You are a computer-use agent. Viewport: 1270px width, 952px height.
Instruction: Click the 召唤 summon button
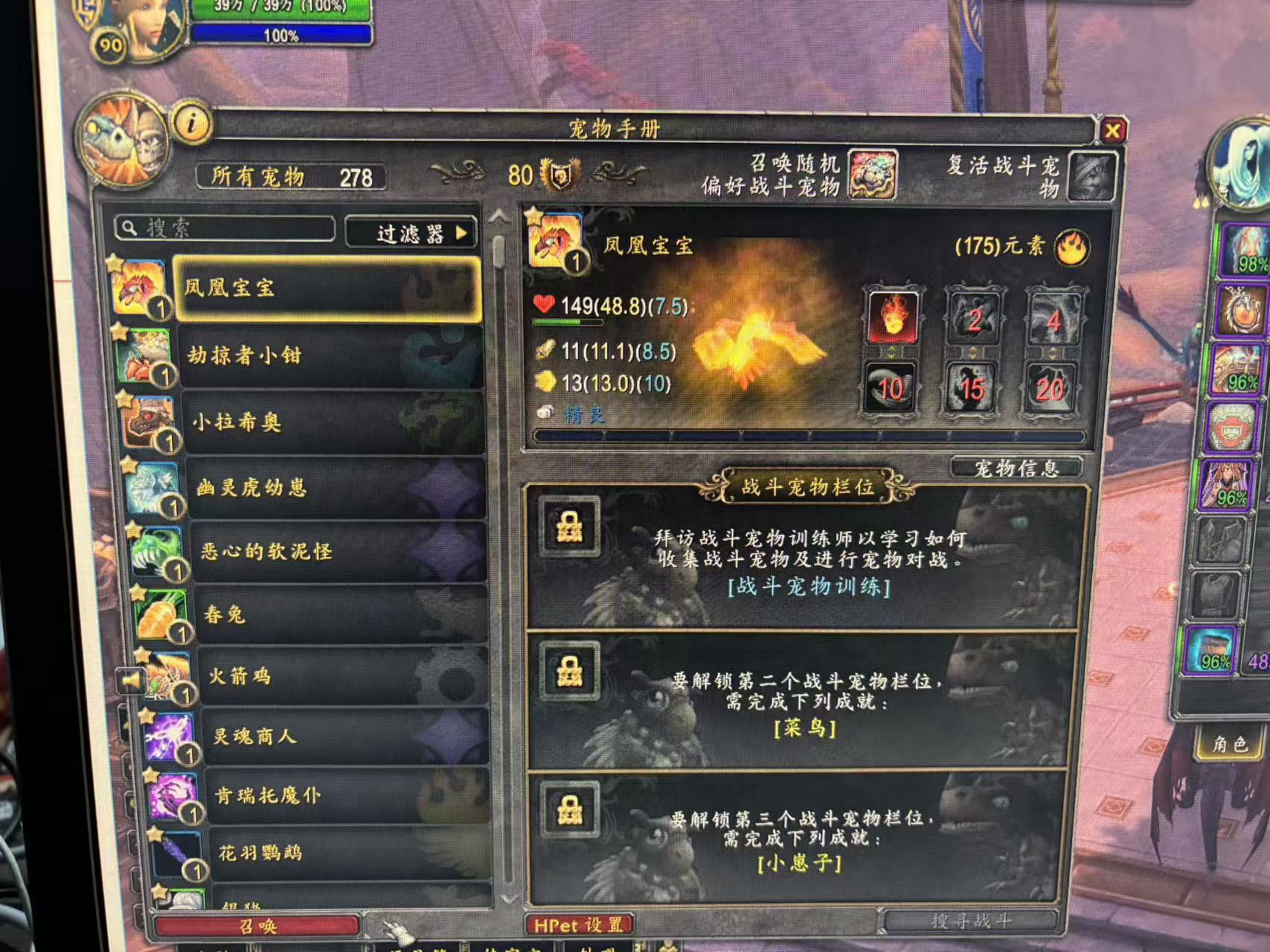[x=257, y=926]
